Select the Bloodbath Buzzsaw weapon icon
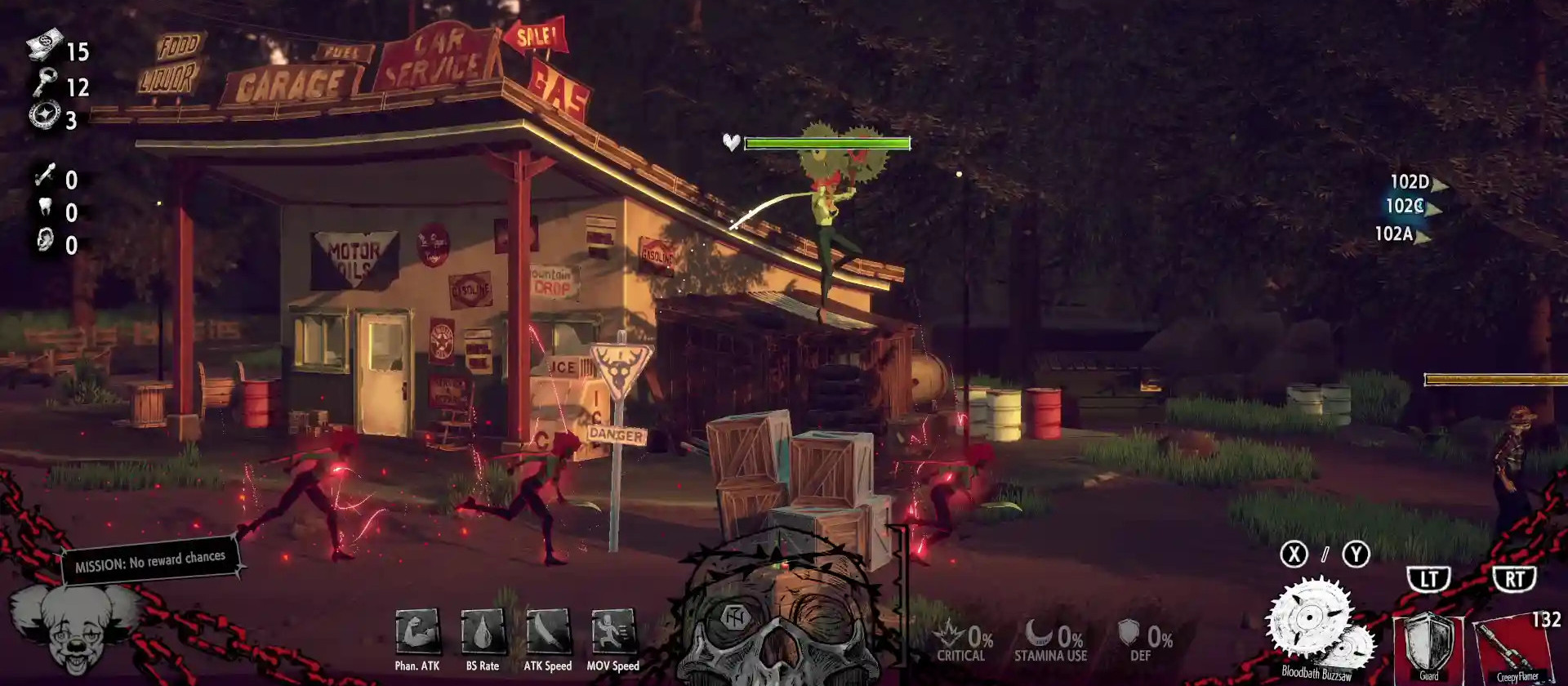Screen dimensions: 1568x686 point(1316,626)
